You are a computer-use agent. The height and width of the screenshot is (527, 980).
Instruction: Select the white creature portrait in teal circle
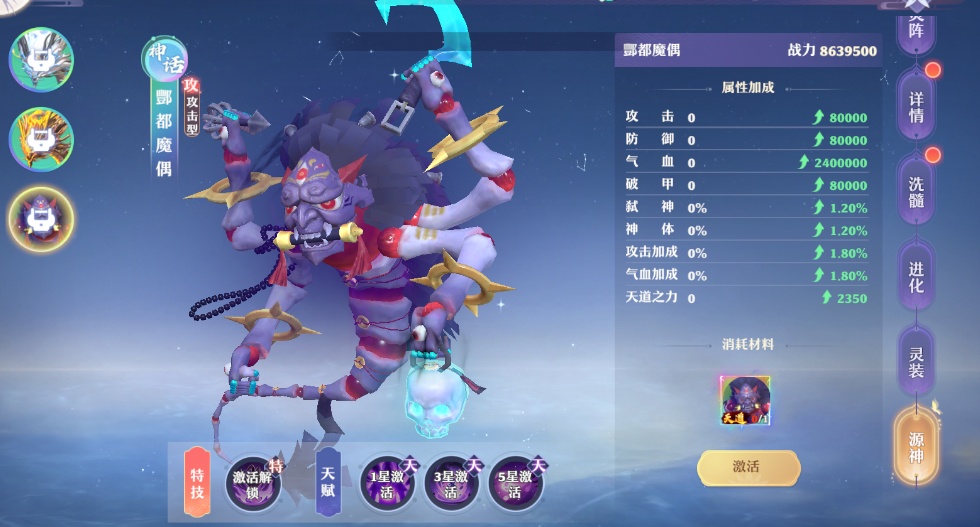(41, 60)
